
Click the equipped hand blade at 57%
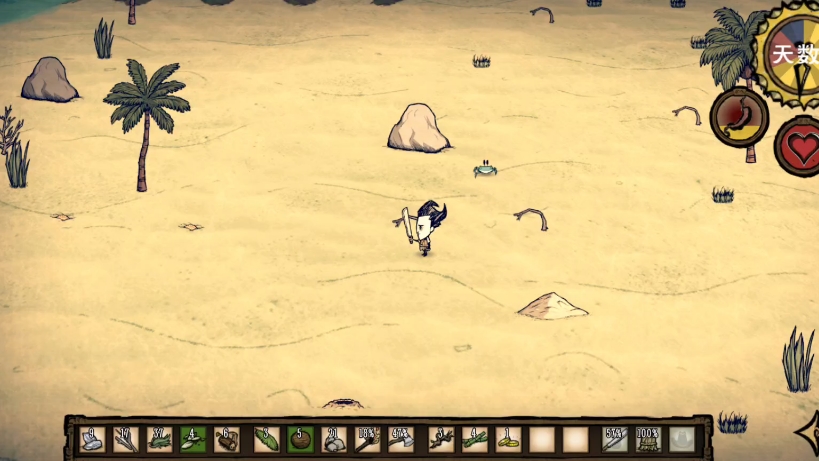coord(615,439)
